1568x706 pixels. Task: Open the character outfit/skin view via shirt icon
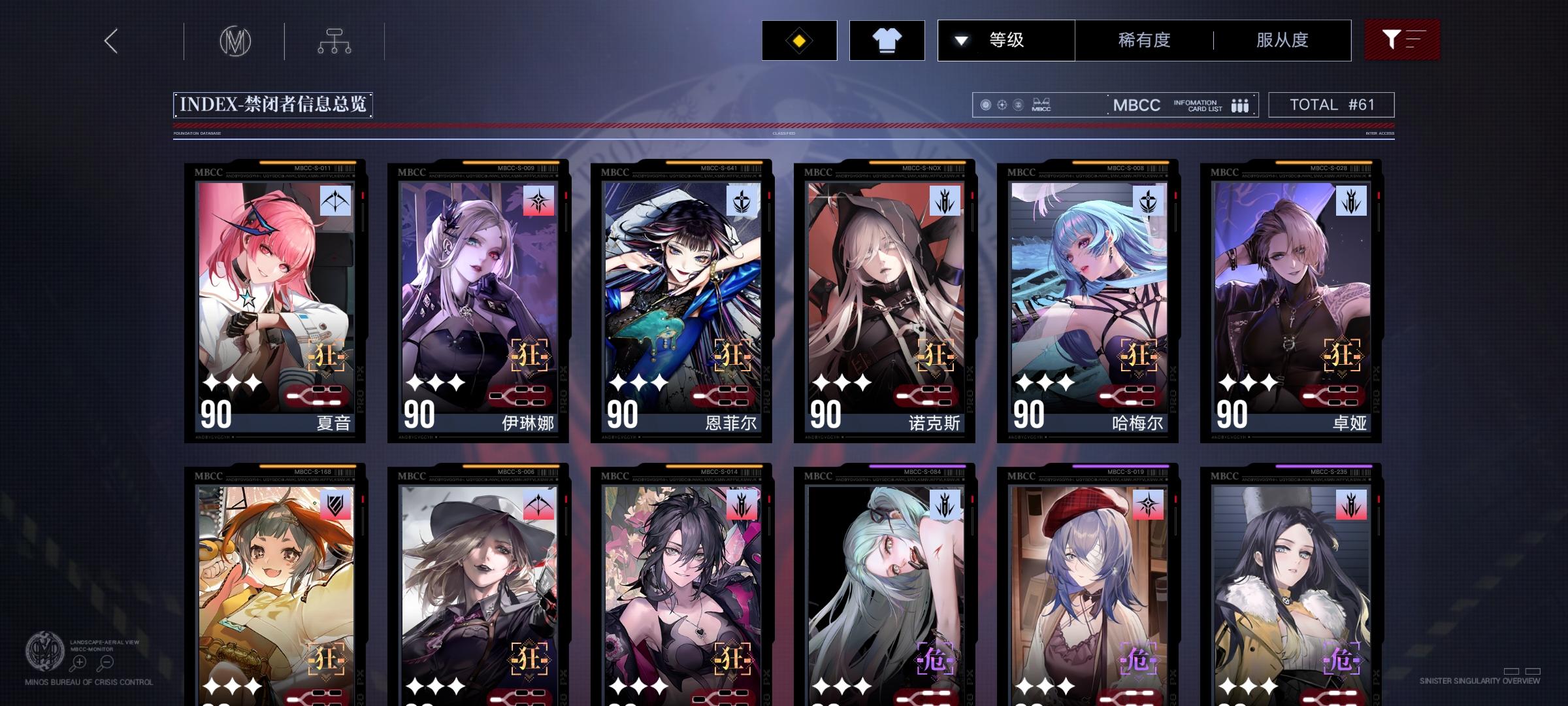coord(887,40)
